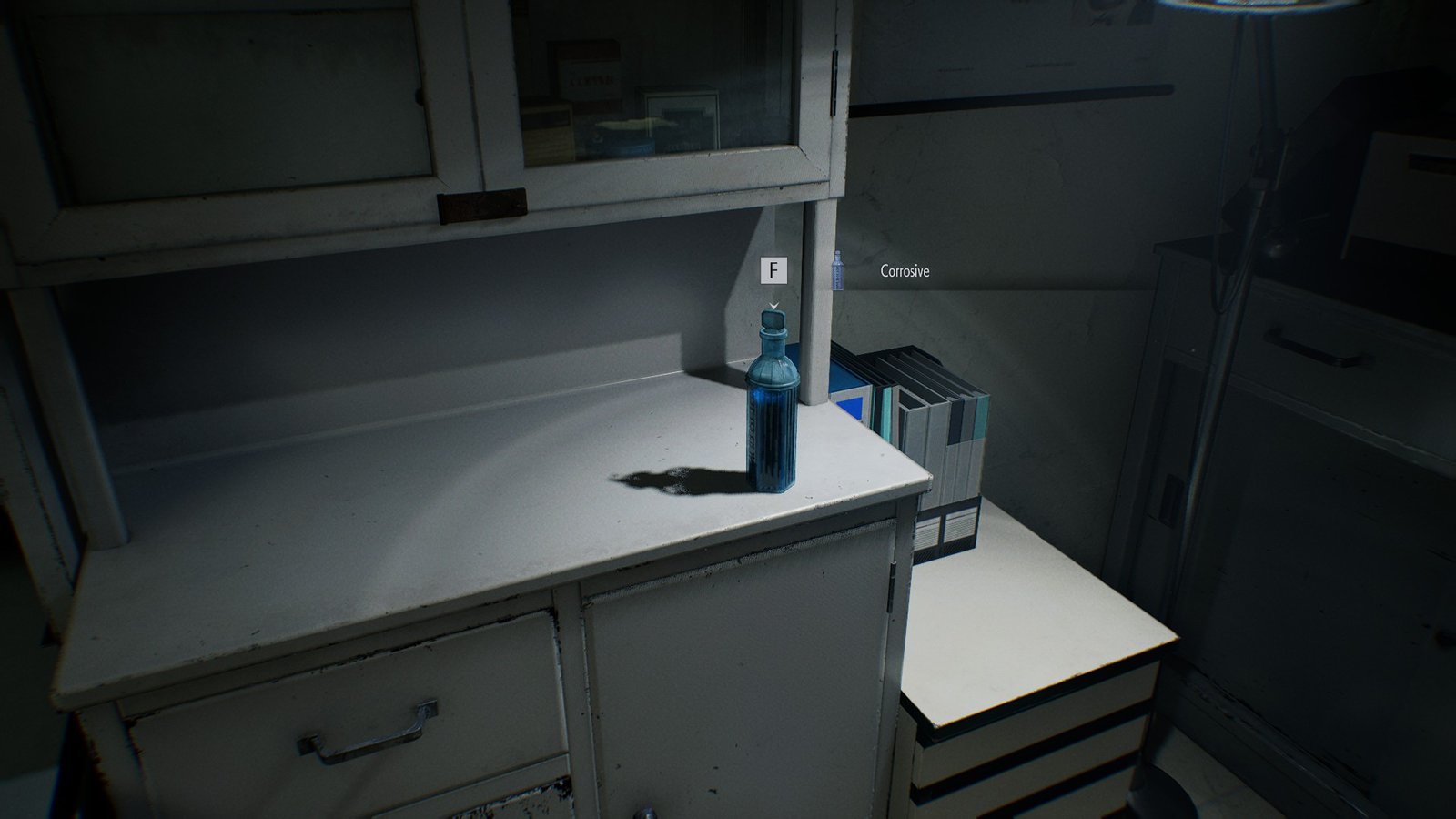Click the F key interaction prompt
Screen dimensions: 1456x819
pyautogui.click(x=774, y=269)
